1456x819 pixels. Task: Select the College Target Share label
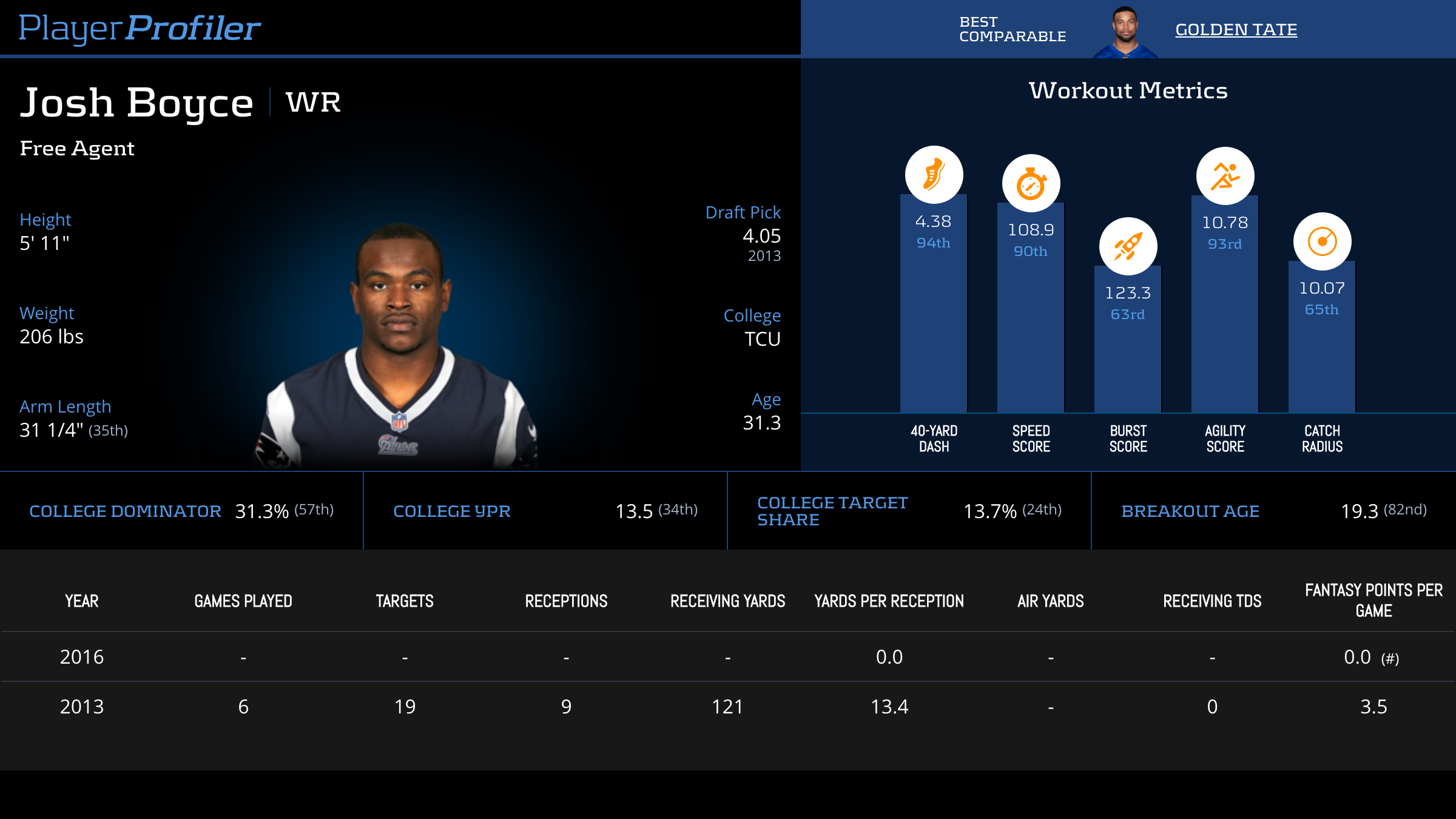(x=832, y=511)
